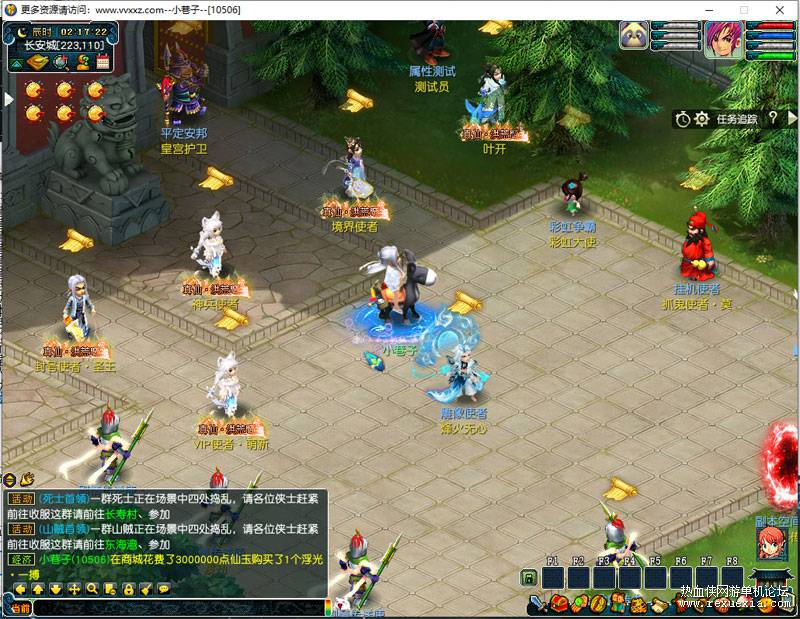The image size is (800, 619).
Task: Click the quest tracker clock icon
Action: click(x=682, y=119)
